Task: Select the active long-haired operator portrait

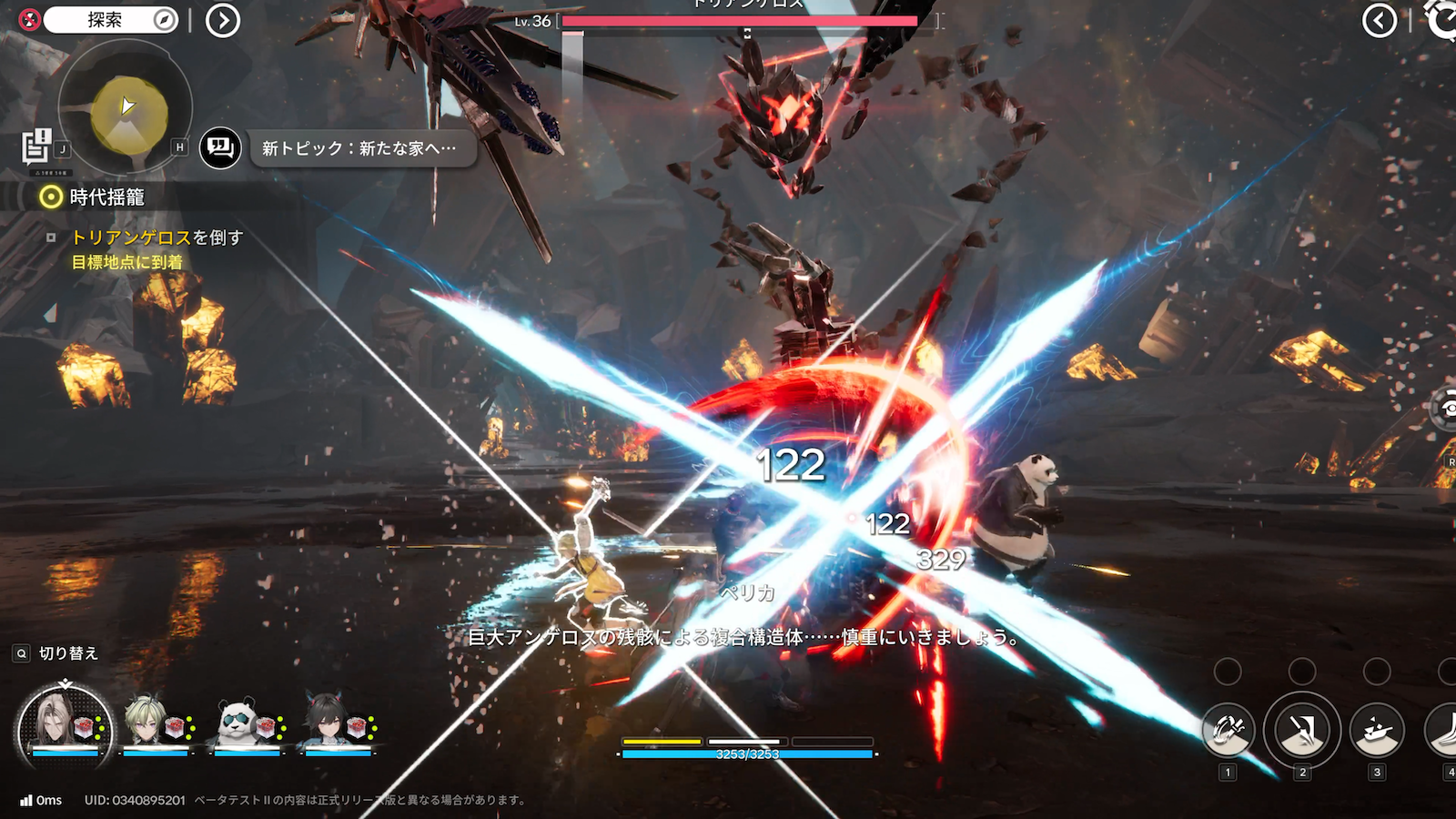Action: pyautogui.click(x=65, y=725)
